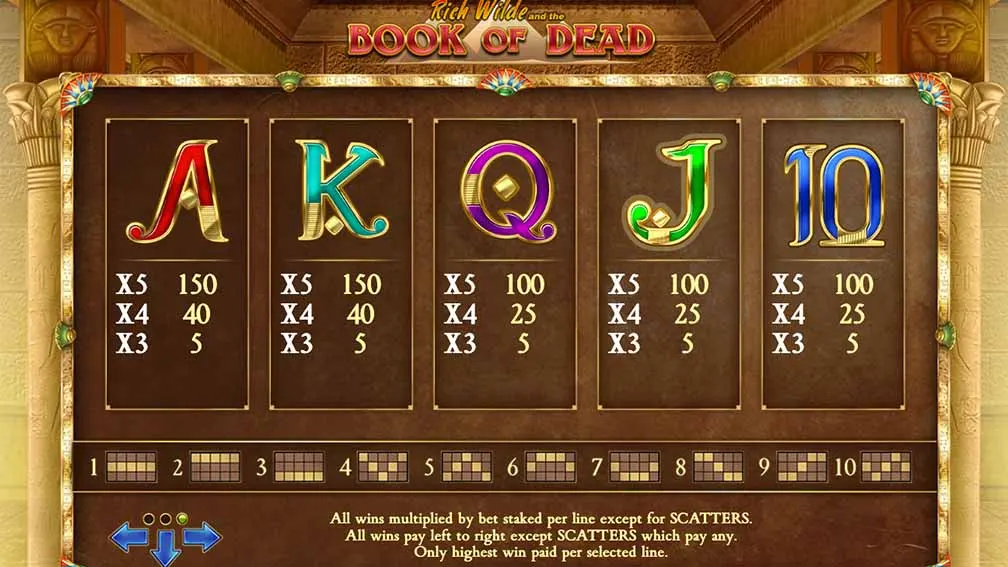Click the green active page dot
The height and width of the screenshot is (567, 1008).
(x=181, y=519)
